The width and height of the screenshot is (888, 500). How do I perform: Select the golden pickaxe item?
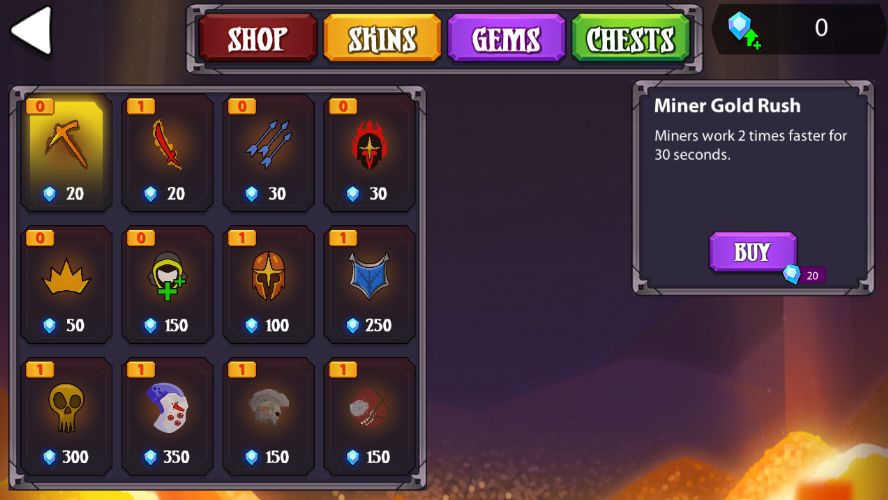[x=67, y=153]
